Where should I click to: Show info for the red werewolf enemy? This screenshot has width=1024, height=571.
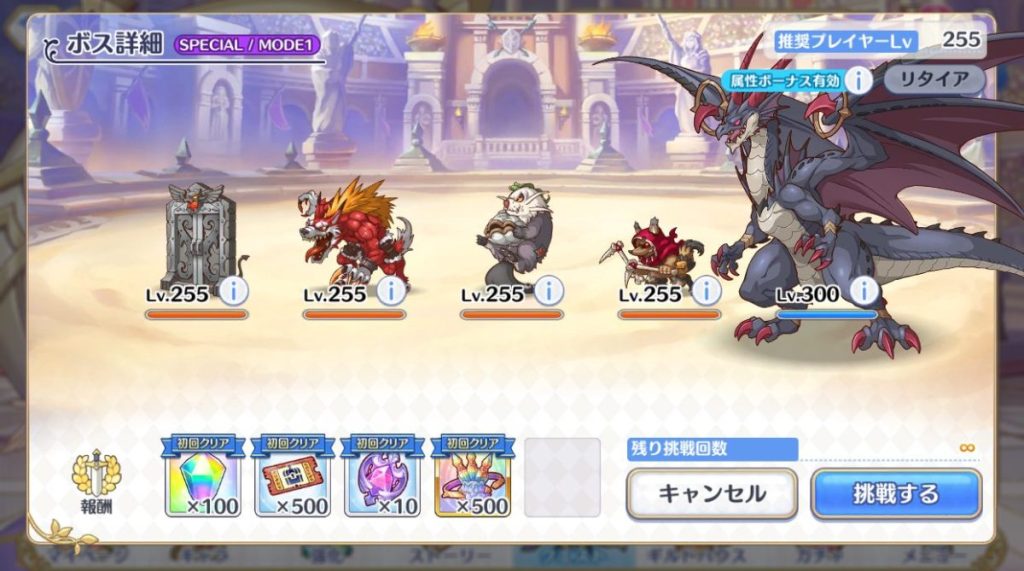pos(391,291)
